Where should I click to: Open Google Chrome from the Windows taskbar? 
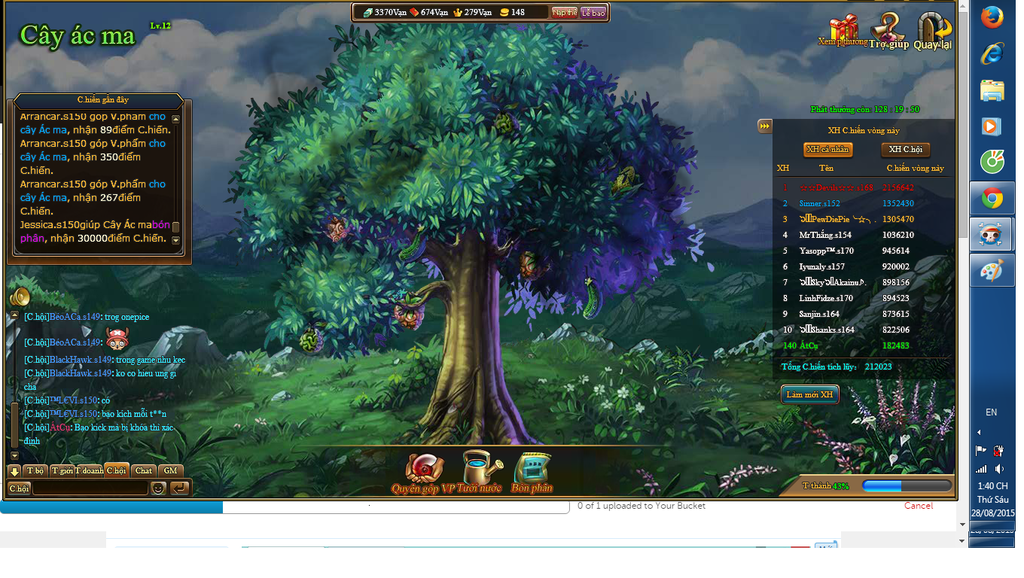coord(991,198)
